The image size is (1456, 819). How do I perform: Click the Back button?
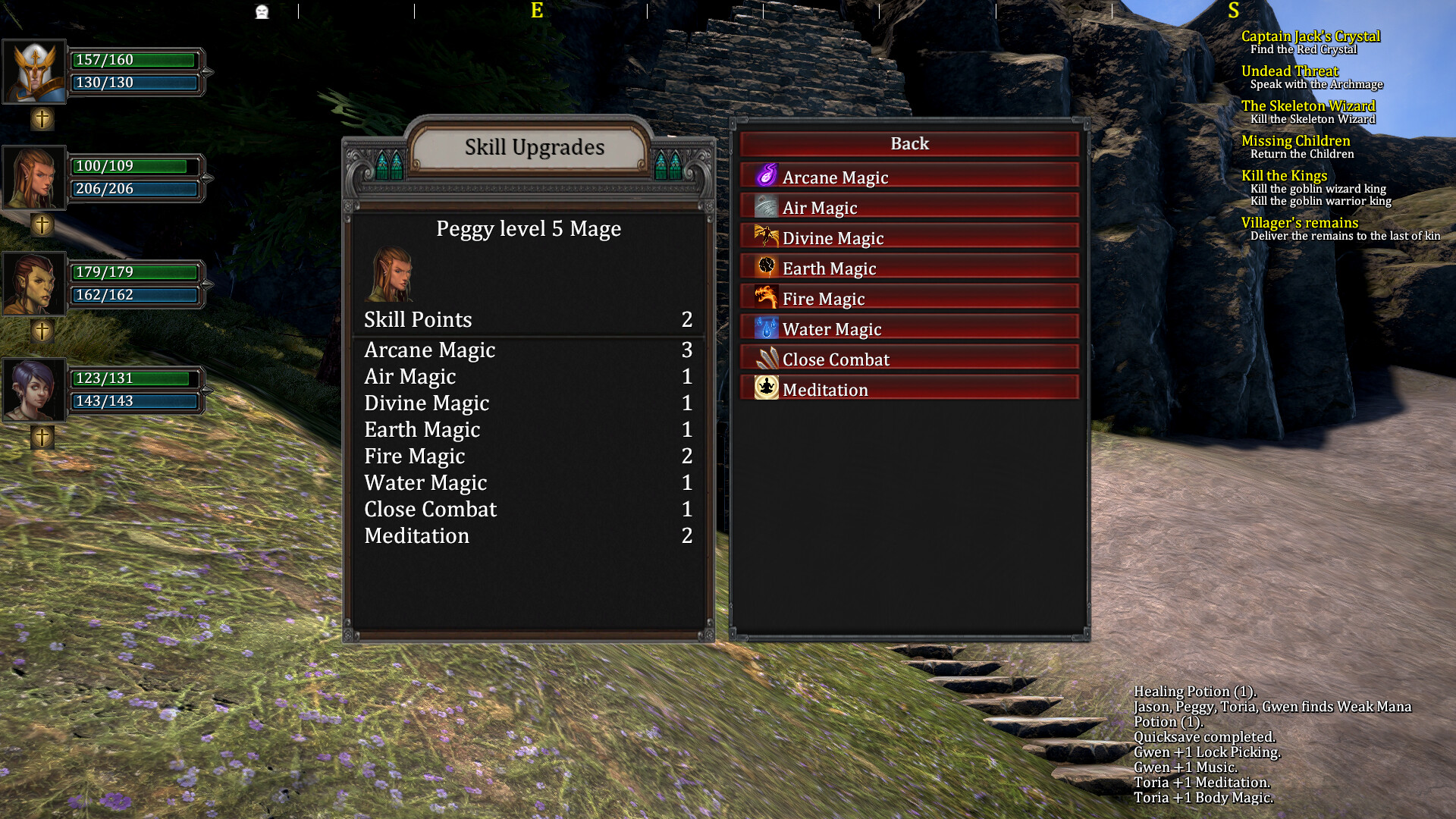coord(908,143)
